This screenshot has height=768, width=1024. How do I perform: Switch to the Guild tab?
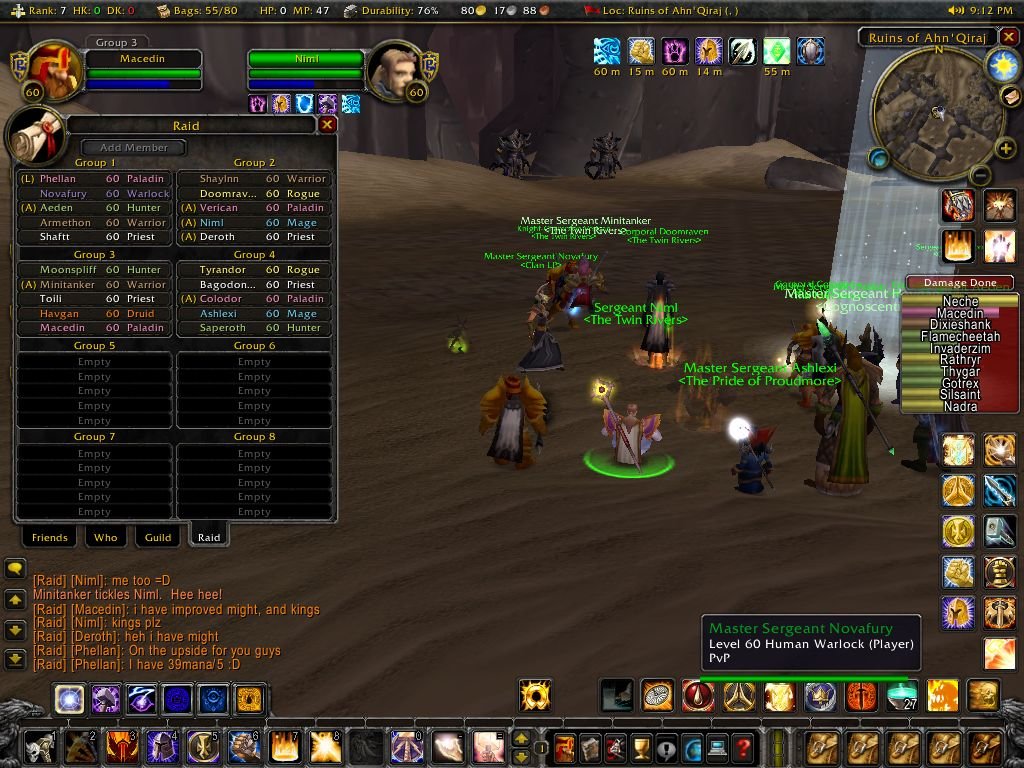[158, 537]
